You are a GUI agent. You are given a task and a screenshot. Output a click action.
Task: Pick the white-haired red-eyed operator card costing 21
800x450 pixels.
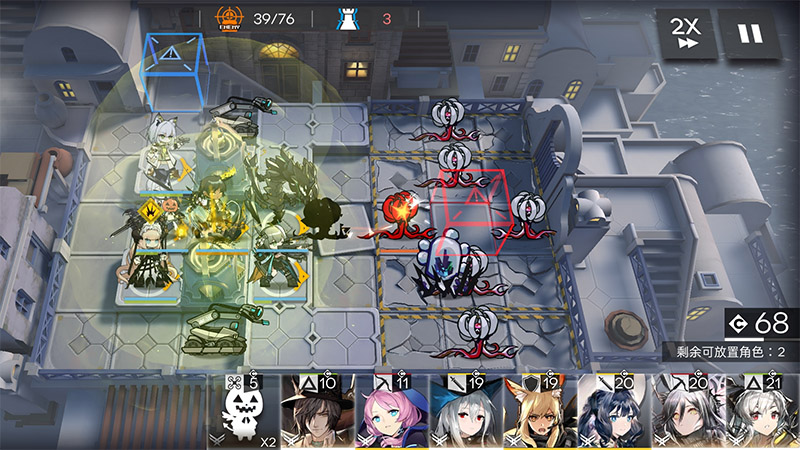click(763, 412)
